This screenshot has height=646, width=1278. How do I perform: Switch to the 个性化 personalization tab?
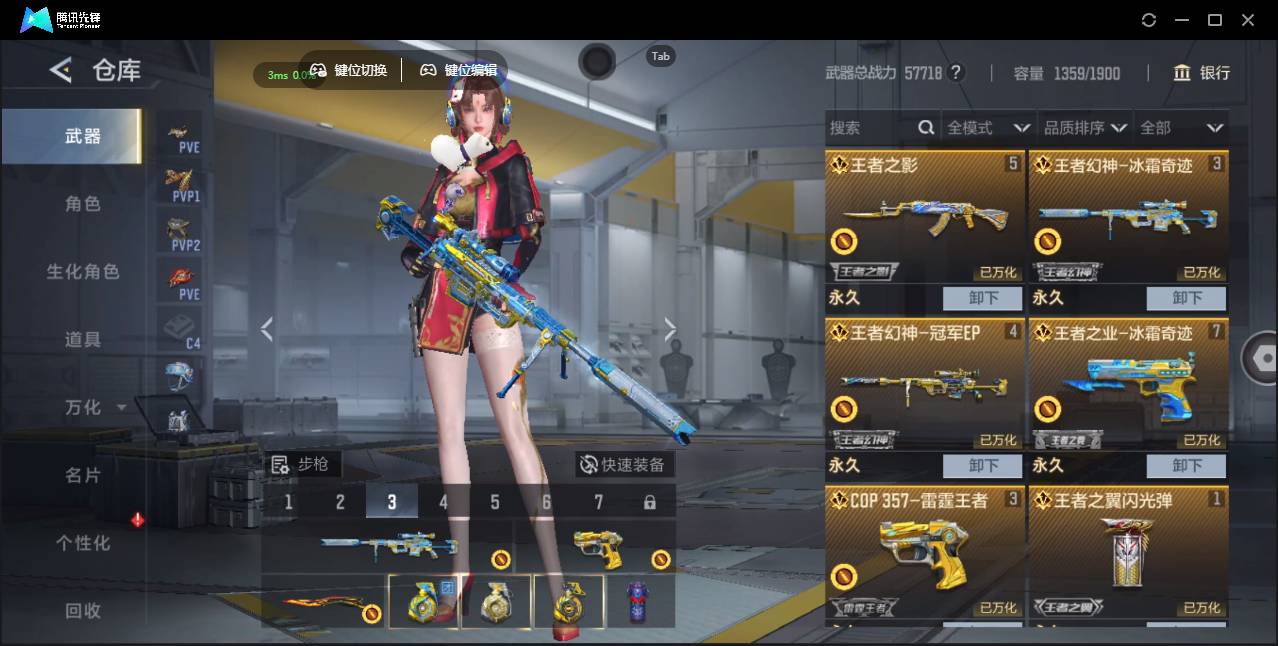point(83,543)
